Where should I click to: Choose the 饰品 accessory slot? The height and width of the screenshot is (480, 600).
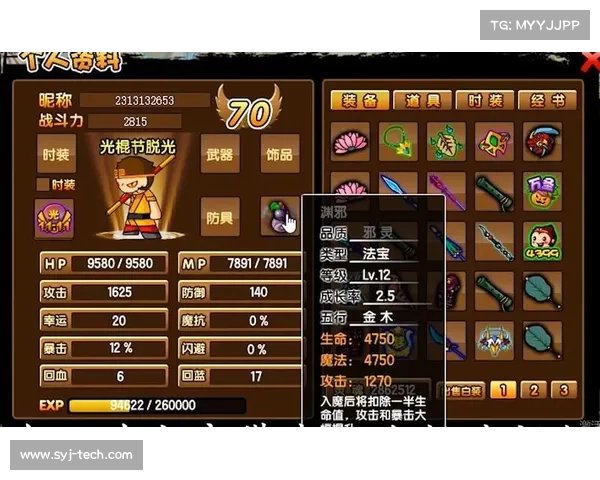279,155
